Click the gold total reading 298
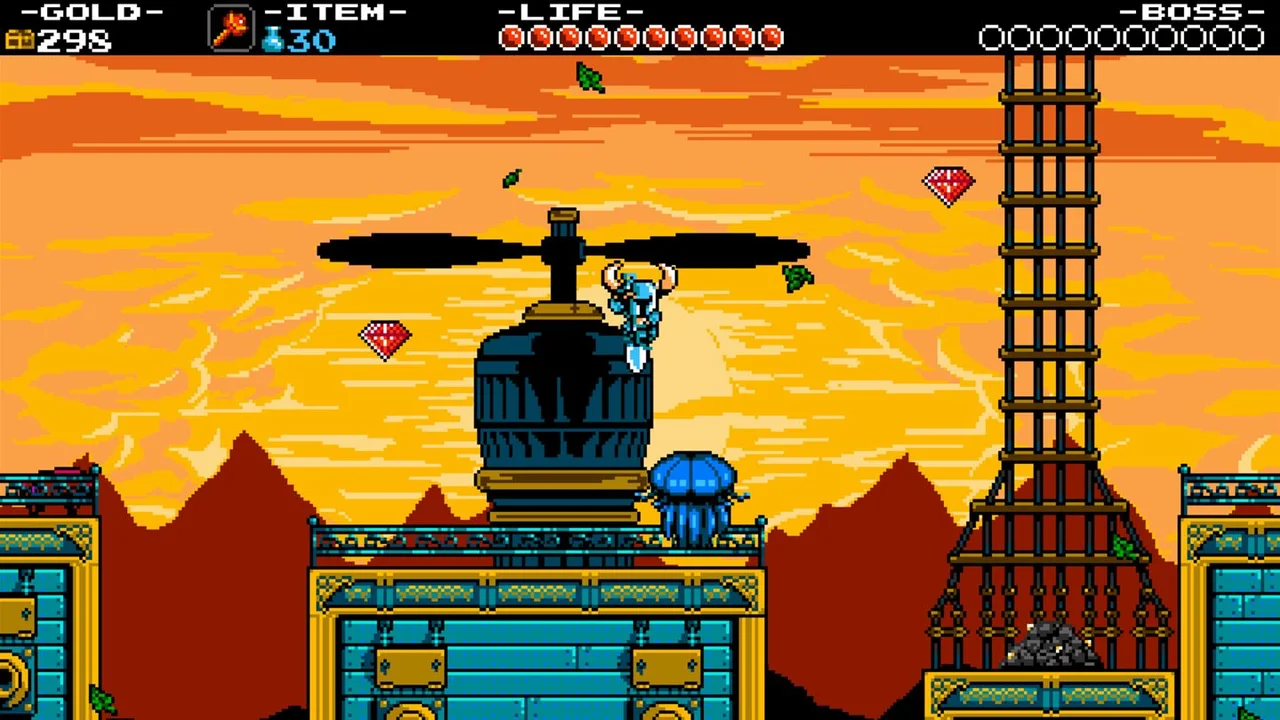 [x=75, y=42]
